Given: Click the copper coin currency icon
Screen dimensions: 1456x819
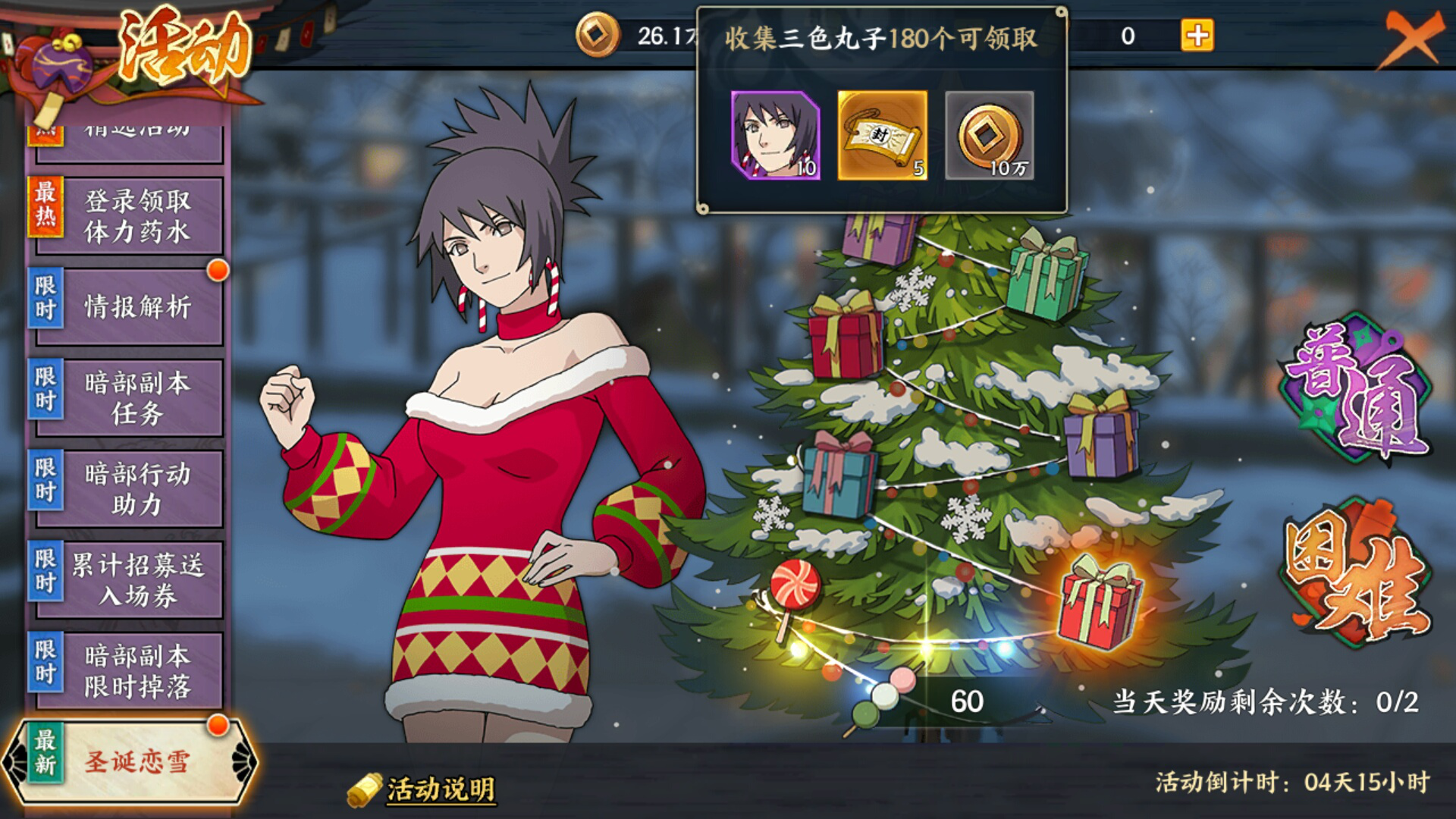Looking at the screenshot, I should 597,36.
